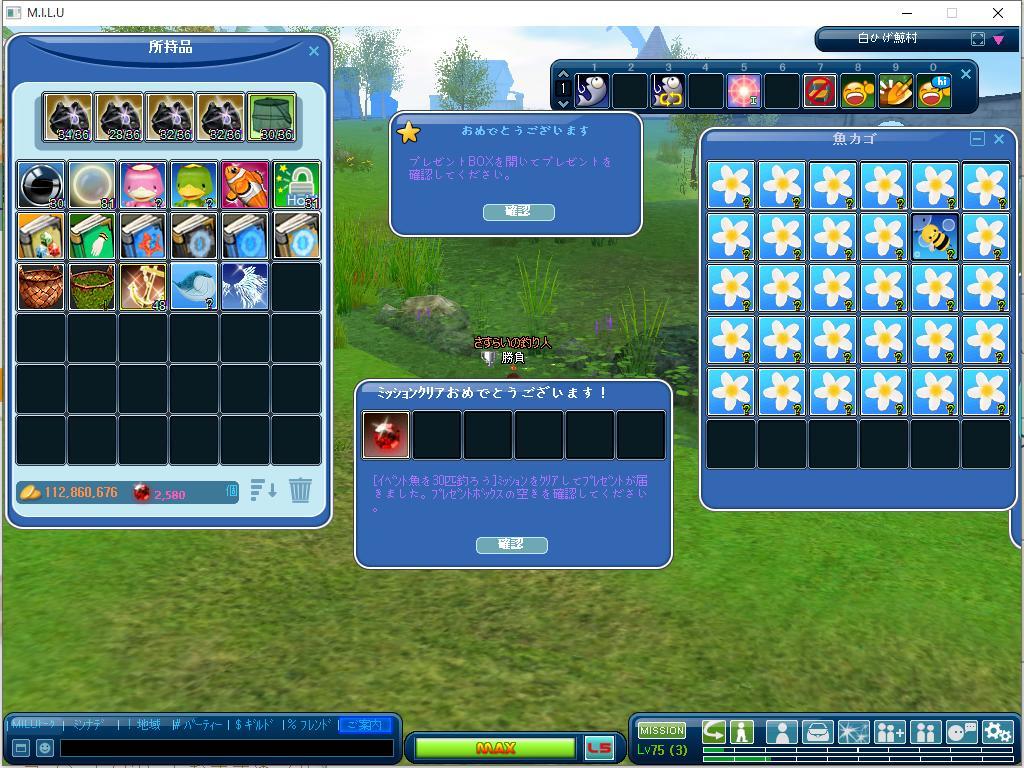The width and height of the screenshot is (1024, 768).
Task: Minimize the fish basket window
Action: tap(977, 139)
